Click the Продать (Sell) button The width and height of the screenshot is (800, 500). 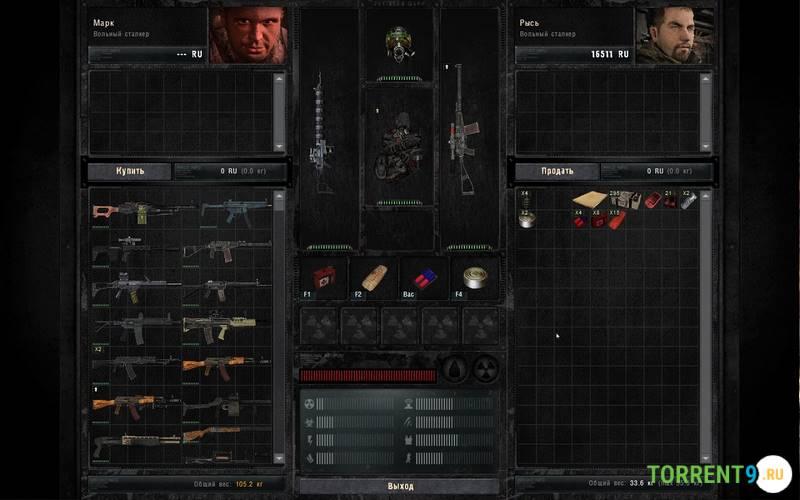[557, 171]
